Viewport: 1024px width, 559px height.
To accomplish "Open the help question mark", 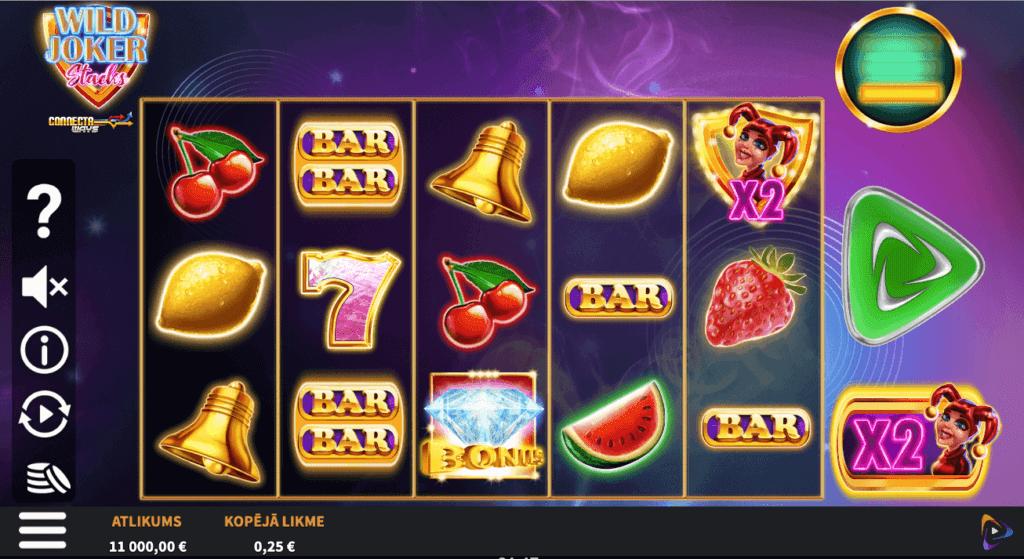I will [44, 211].
